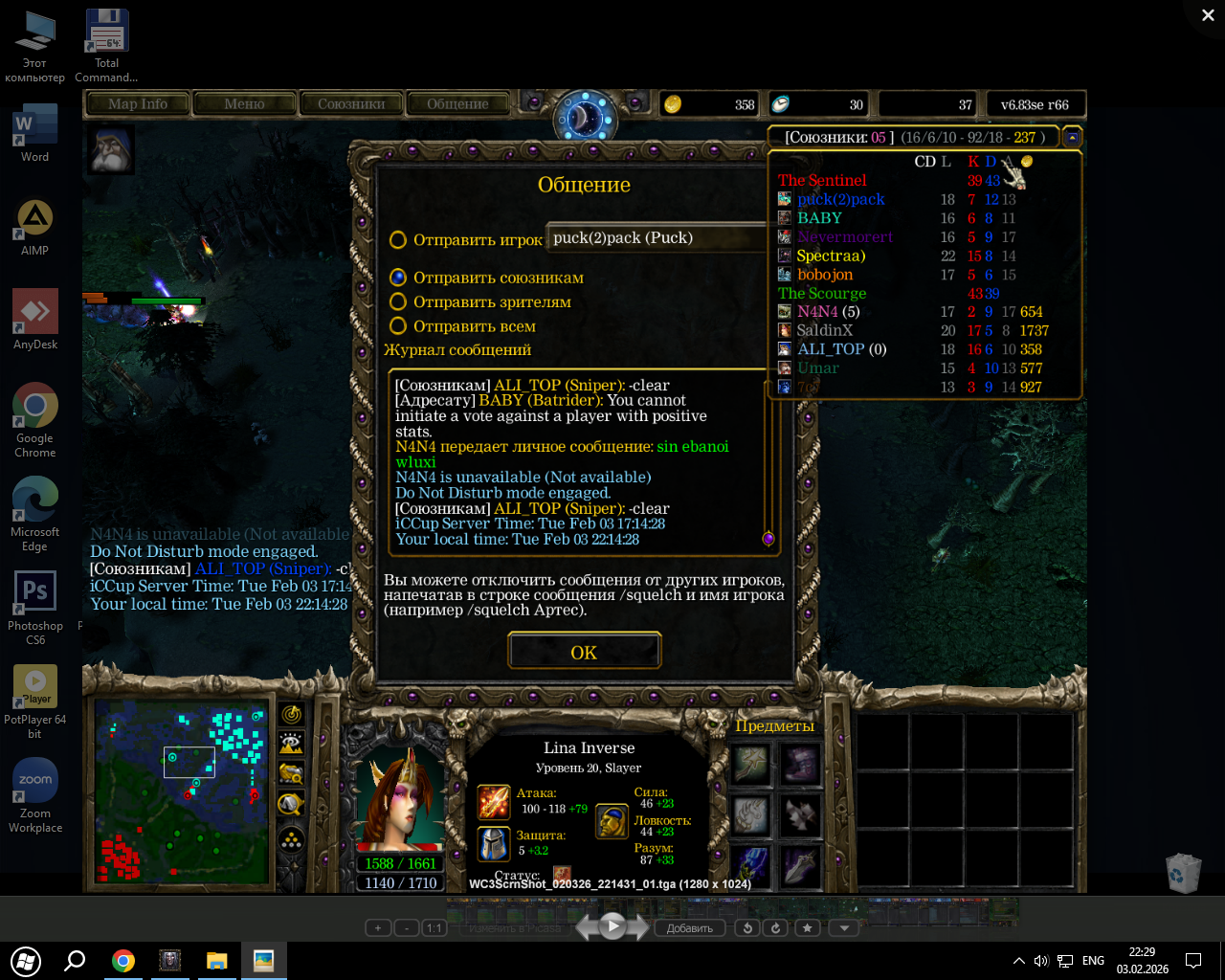Screen dimensions: 1225x980
Task: Start the slideshow with the viewer's play button
Action: [612, 925]
